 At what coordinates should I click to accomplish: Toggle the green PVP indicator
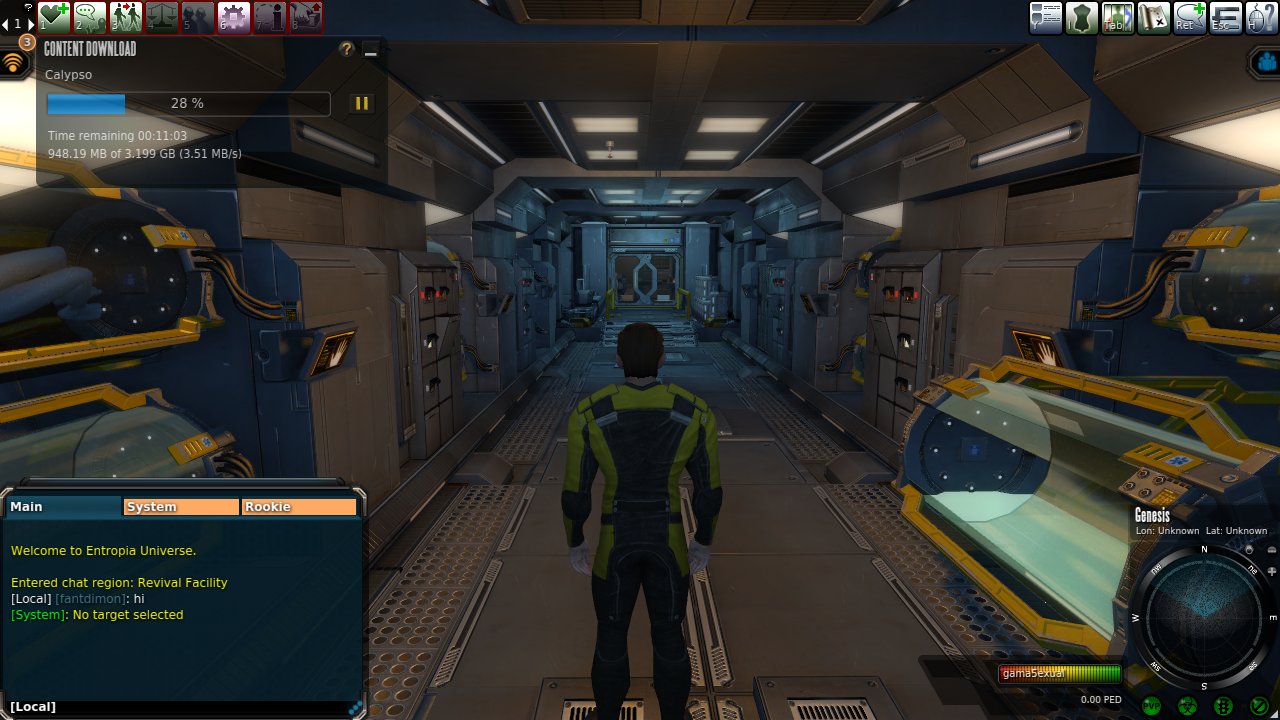pyautogui.click(x=1151, y=706)
